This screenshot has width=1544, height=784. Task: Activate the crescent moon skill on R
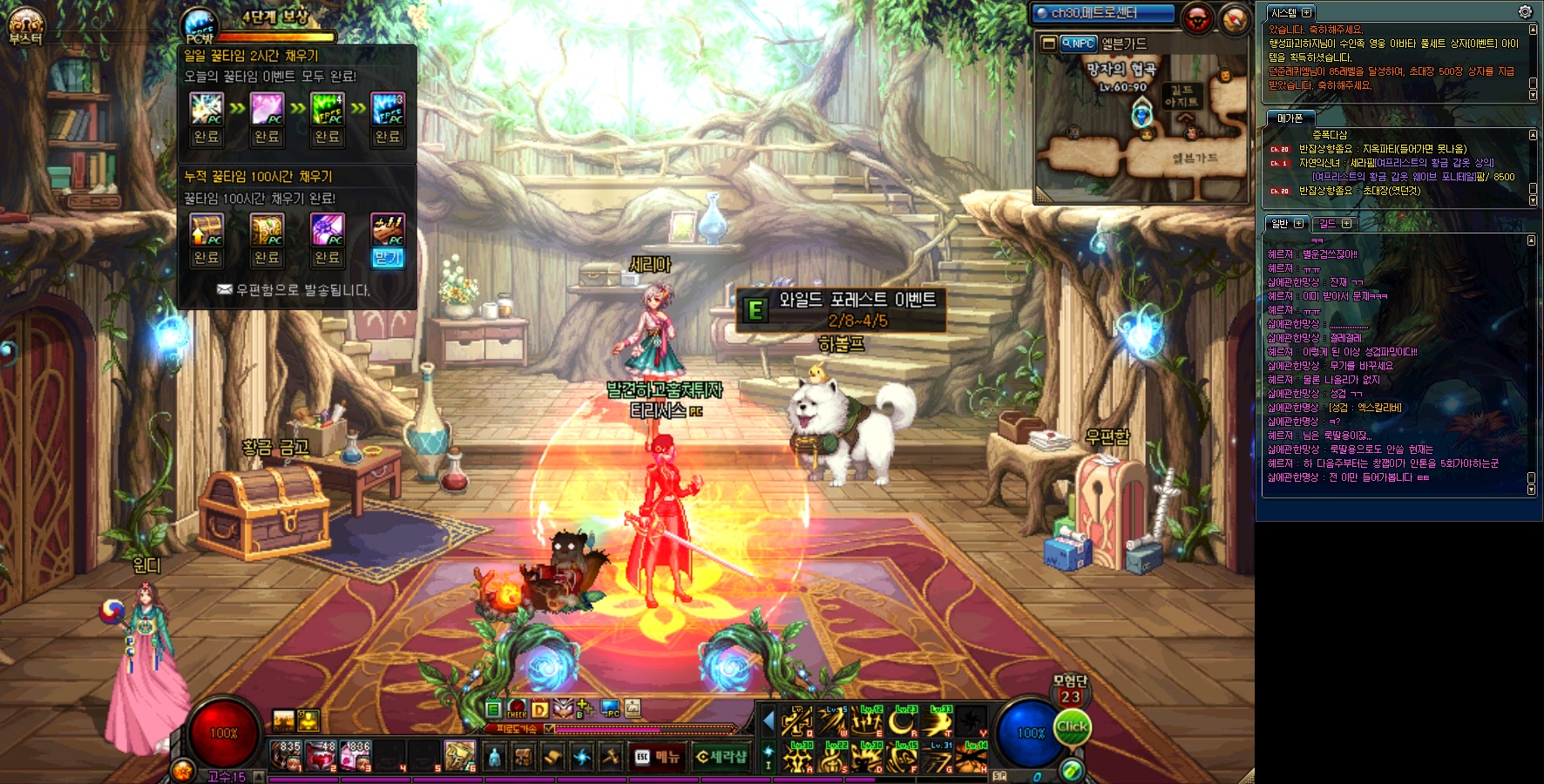(x=903, y=722)
